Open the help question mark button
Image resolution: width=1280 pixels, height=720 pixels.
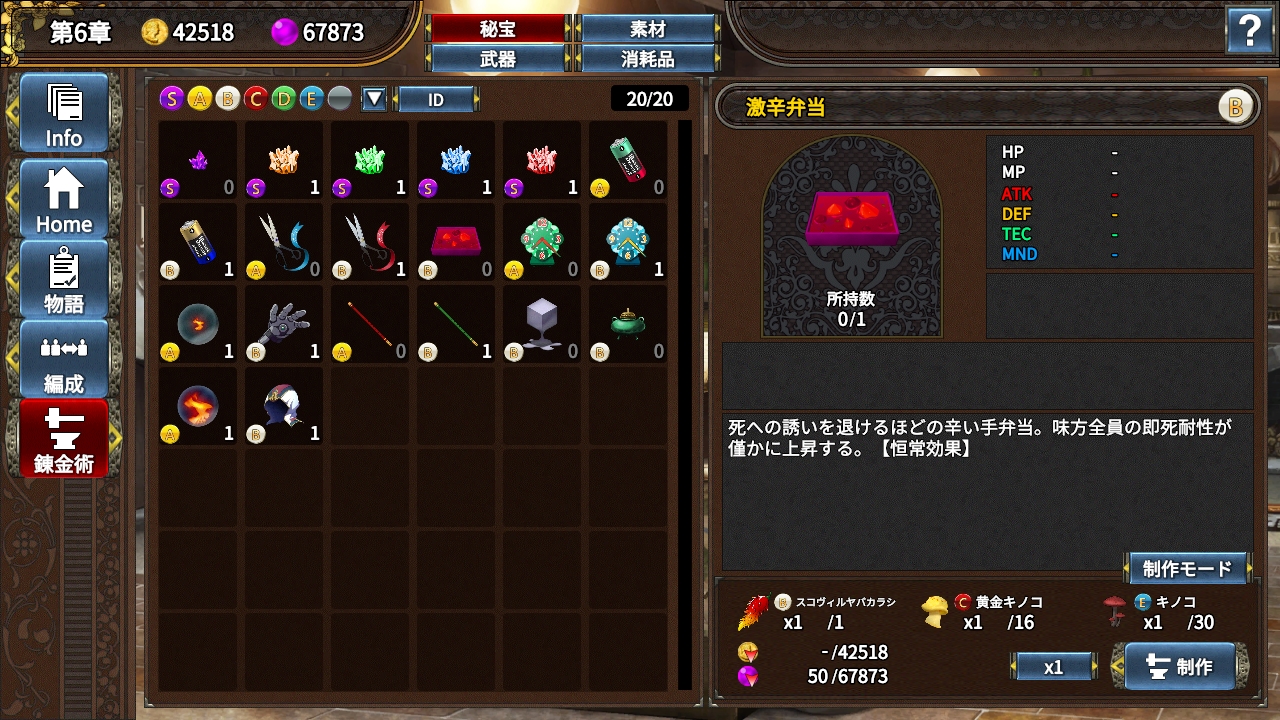pos(1249,33)
